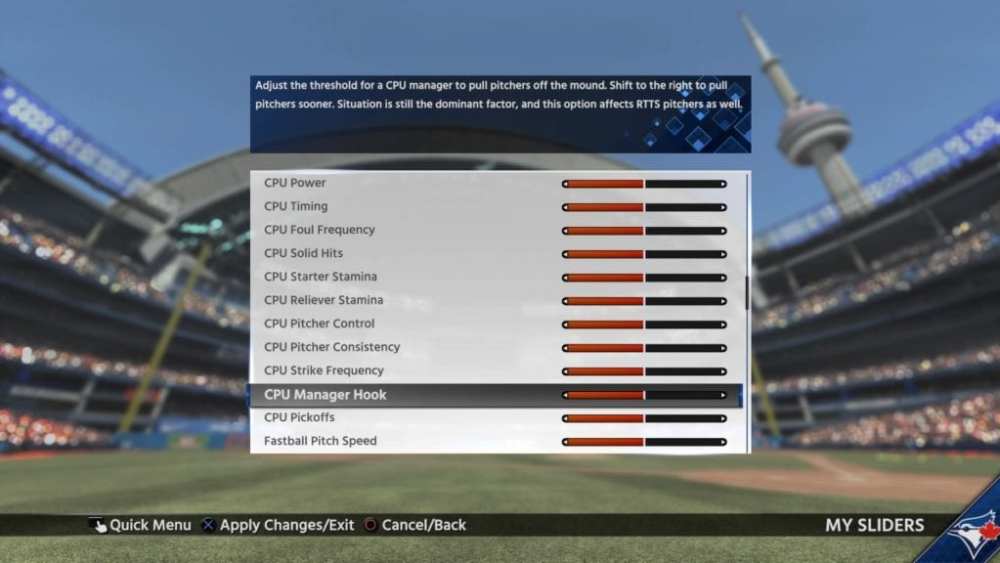Click the CPU Starter Stamina slider bar
1000x563 pixels.
point(644,278)
